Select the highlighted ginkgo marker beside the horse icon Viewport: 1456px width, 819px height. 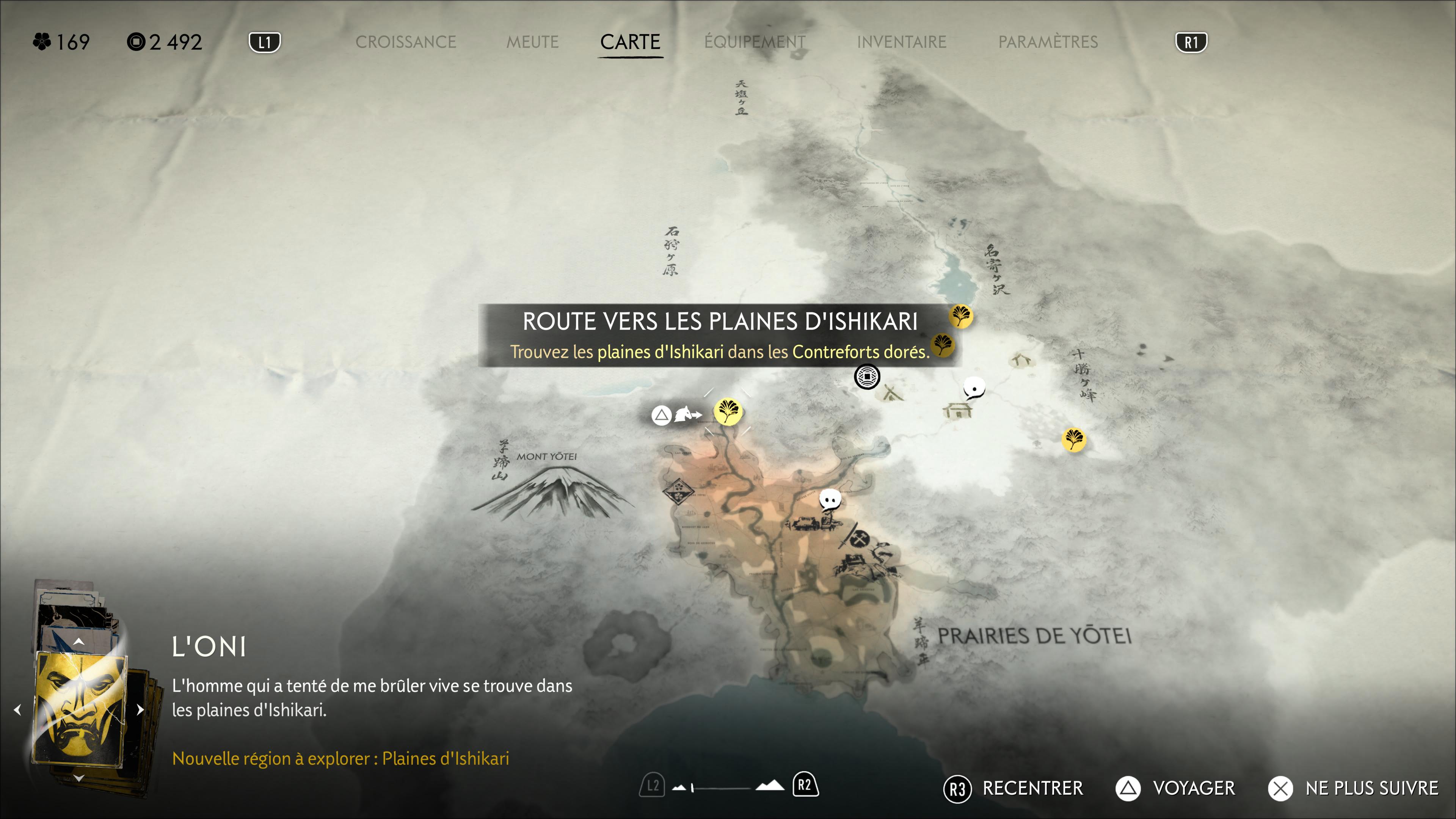coord(728,411)
